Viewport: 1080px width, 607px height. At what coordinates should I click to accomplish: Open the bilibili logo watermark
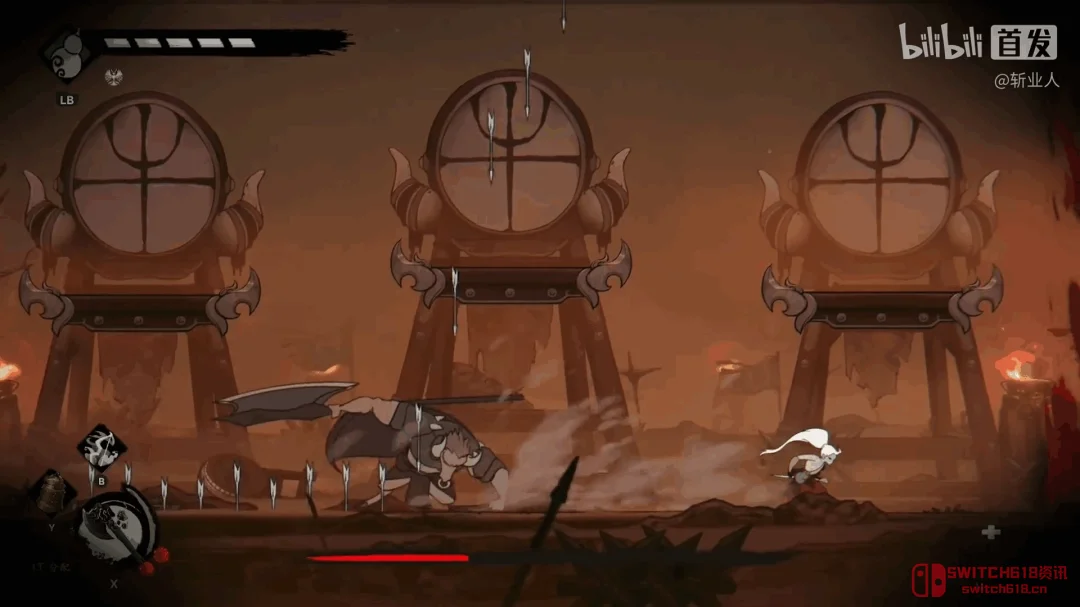tap(940, 42)
